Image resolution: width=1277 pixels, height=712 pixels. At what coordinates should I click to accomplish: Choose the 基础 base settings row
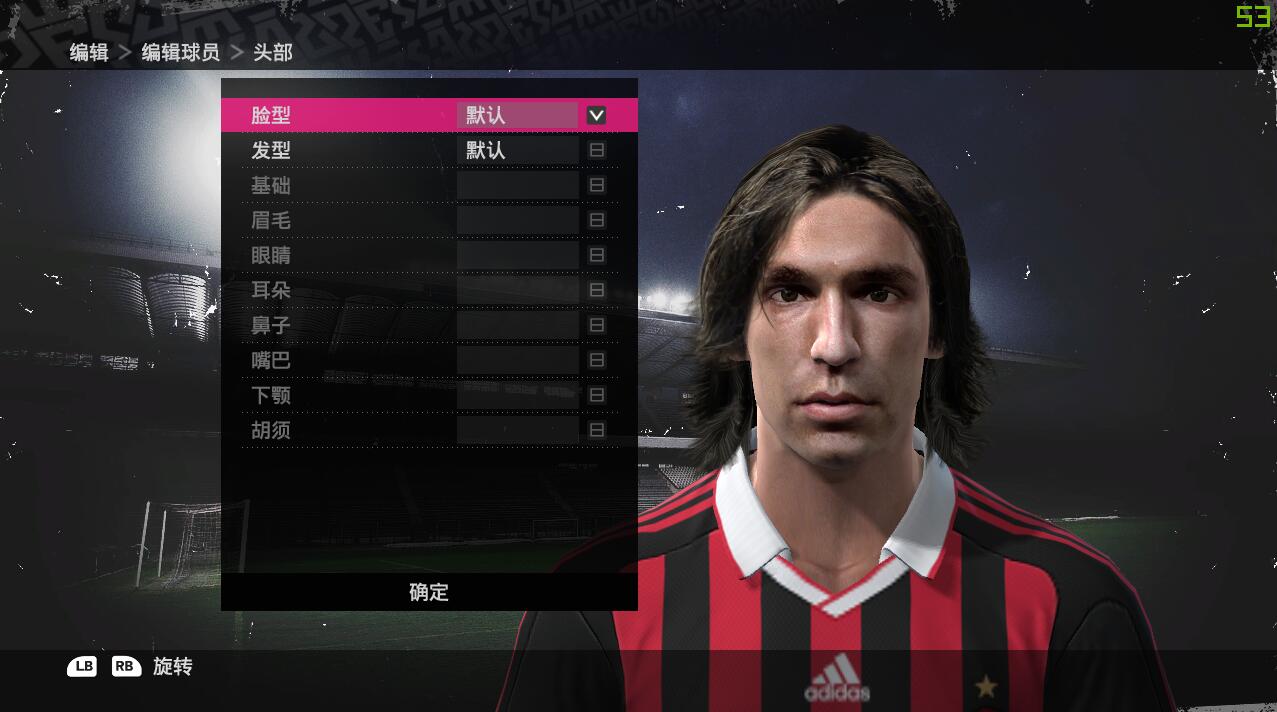click(271, 185)
